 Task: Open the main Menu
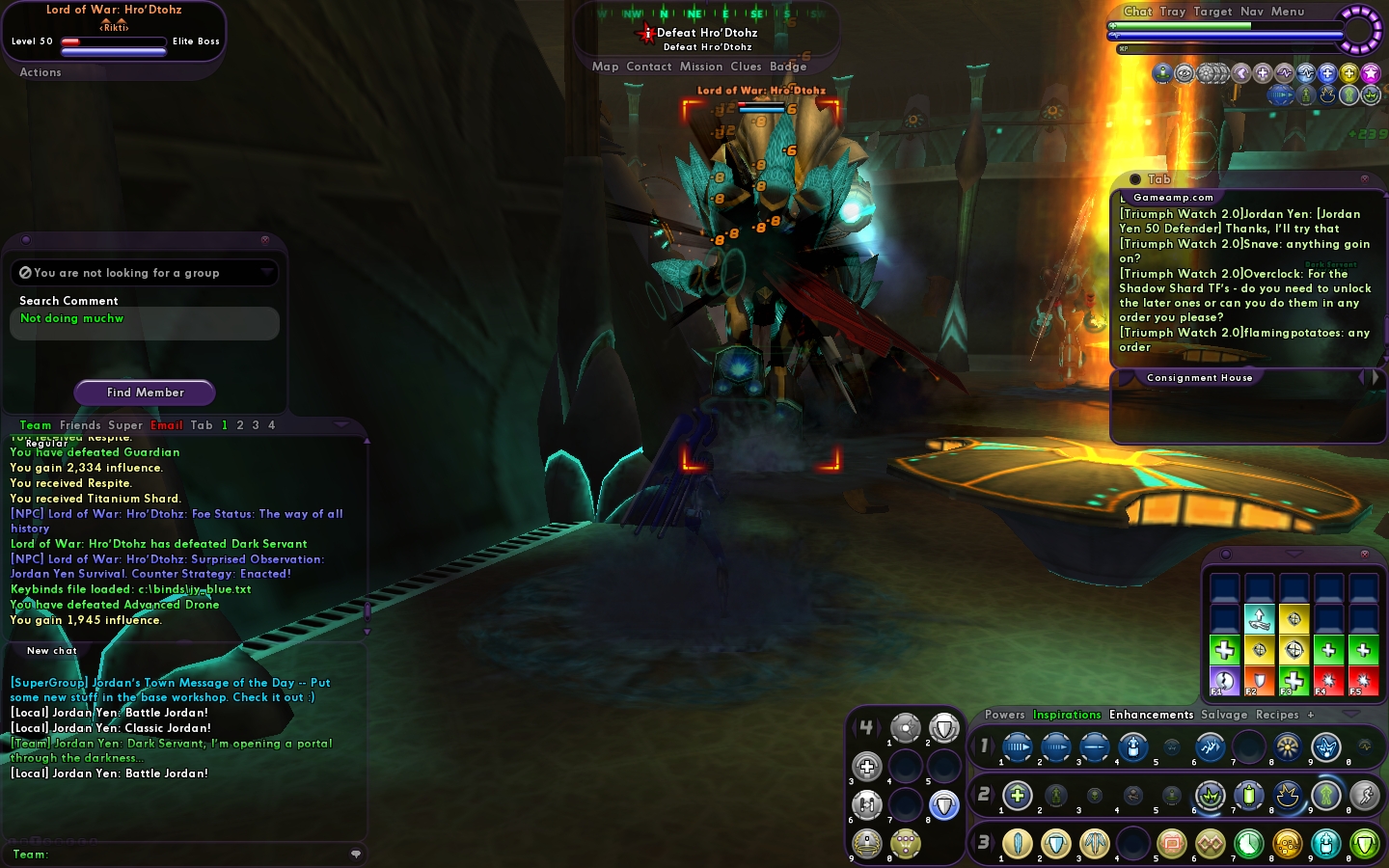pos(1288,12)
